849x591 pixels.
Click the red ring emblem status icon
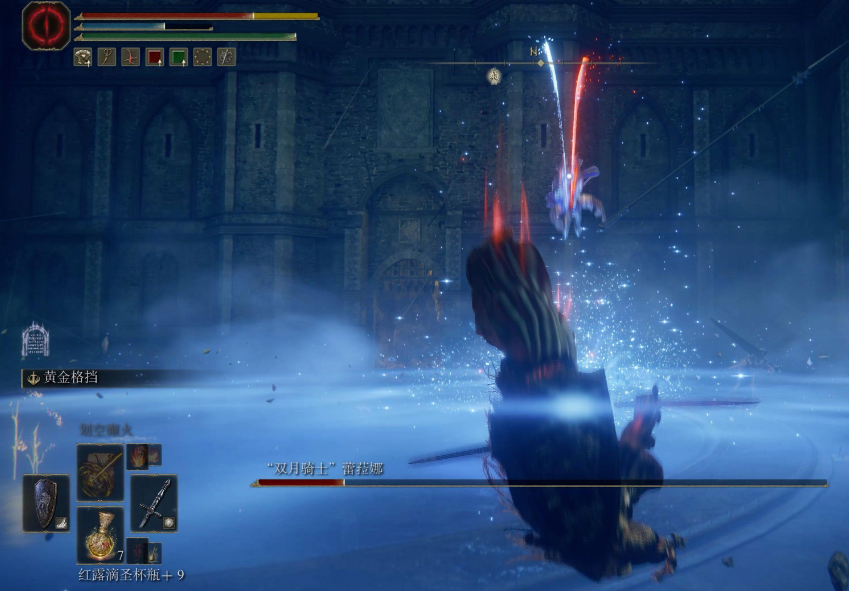point(46,25)
